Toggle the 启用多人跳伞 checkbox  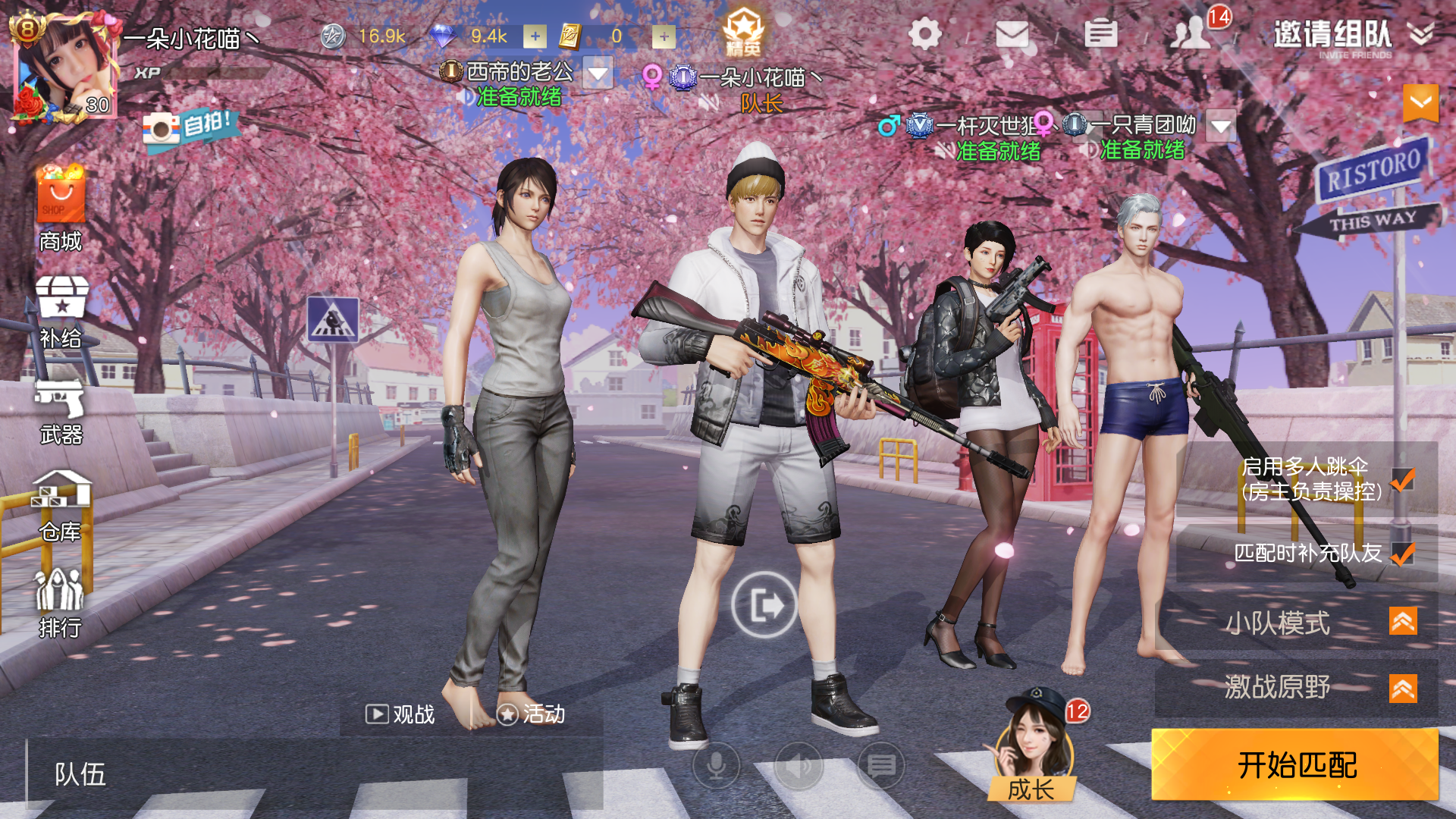tap(1403, 479)
